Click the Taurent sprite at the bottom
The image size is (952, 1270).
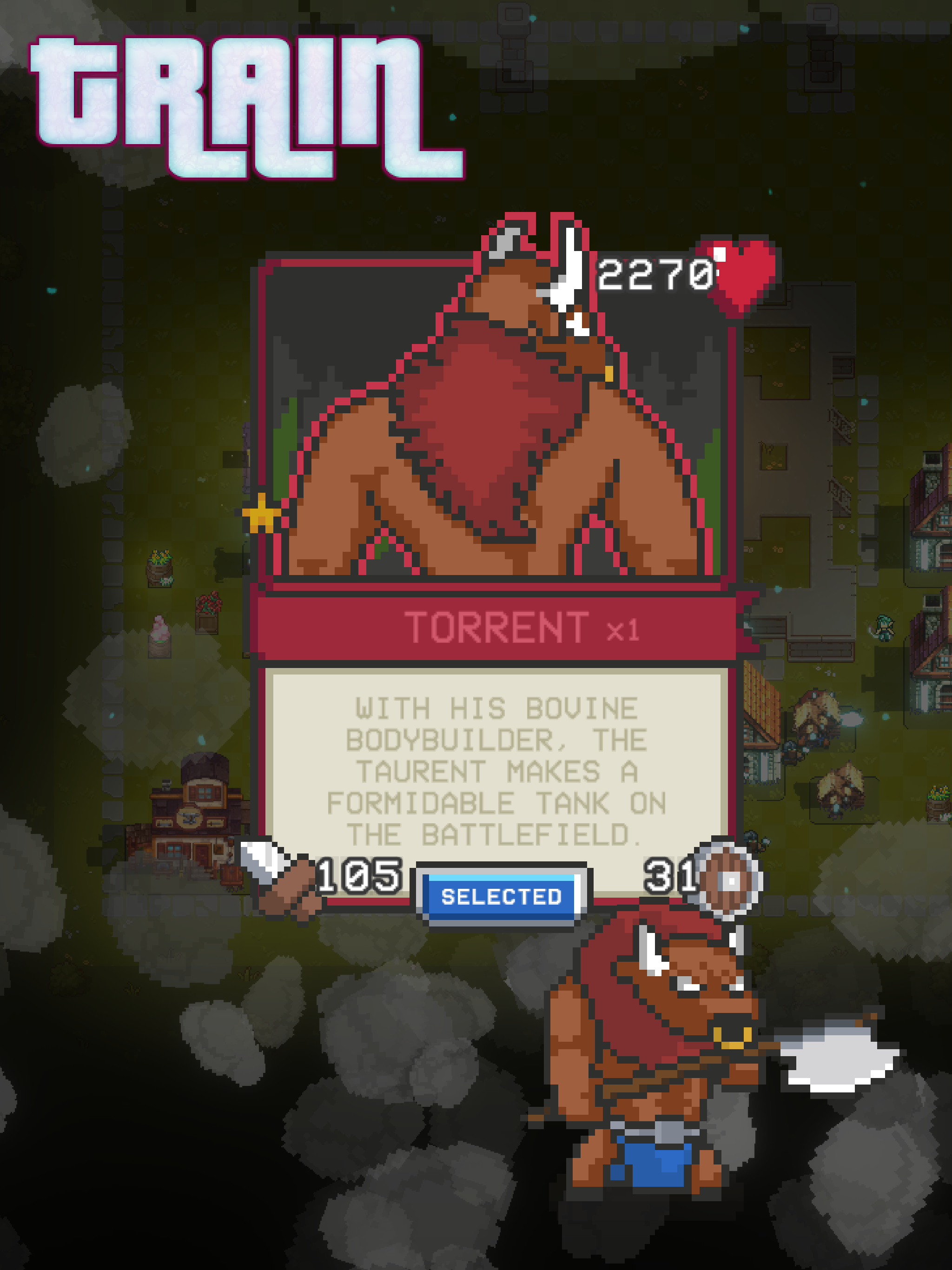pyautogui.click(x=661, y=1062)
